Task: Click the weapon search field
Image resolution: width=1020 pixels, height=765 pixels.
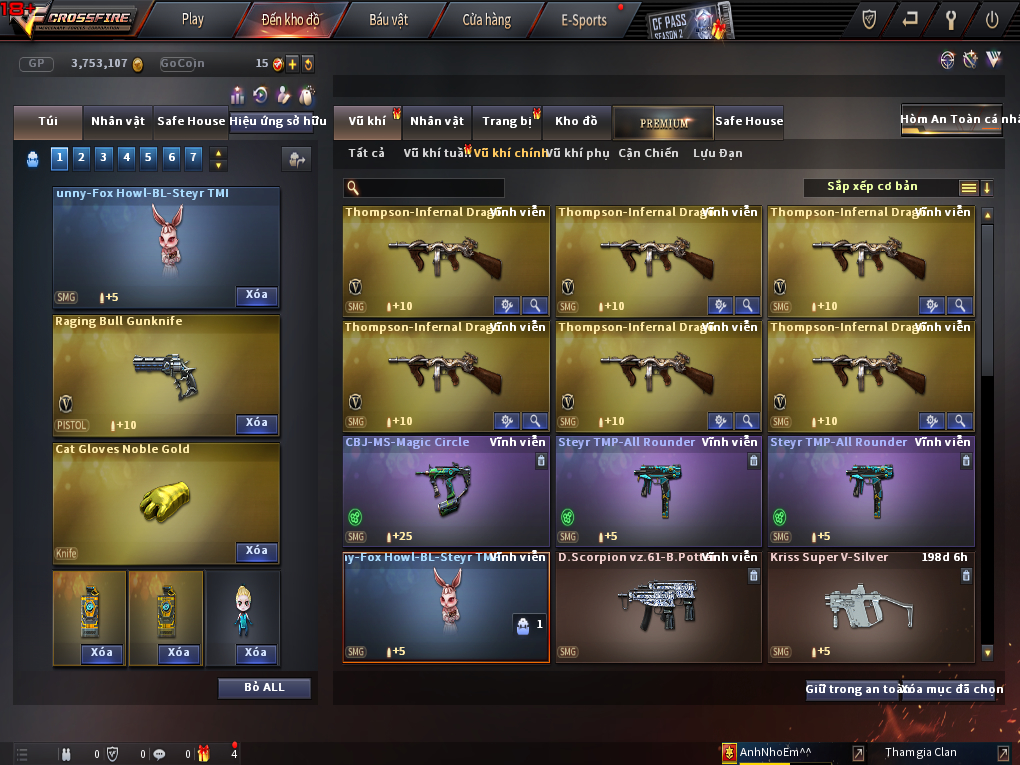Action: click(430, 188)
